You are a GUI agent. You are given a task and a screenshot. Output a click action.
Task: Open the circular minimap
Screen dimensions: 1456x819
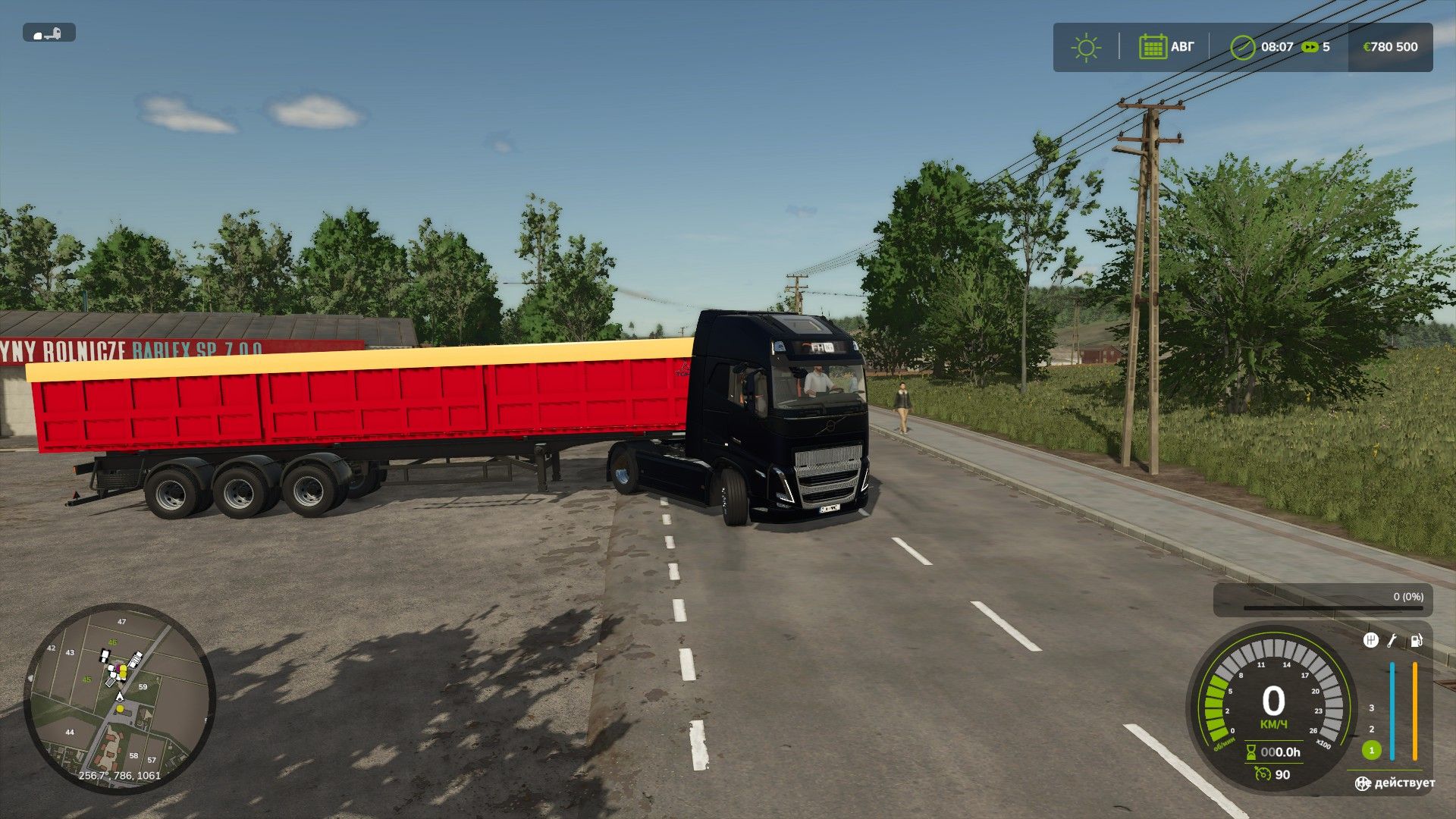pos(120,698)
